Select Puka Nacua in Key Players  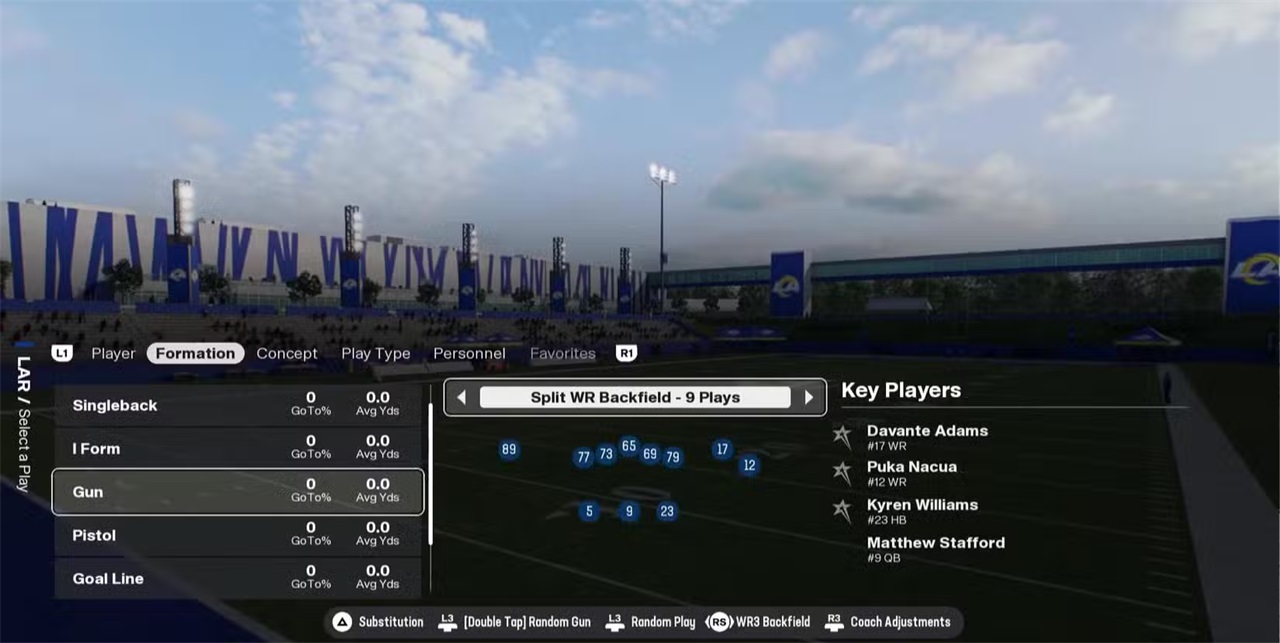911,472
